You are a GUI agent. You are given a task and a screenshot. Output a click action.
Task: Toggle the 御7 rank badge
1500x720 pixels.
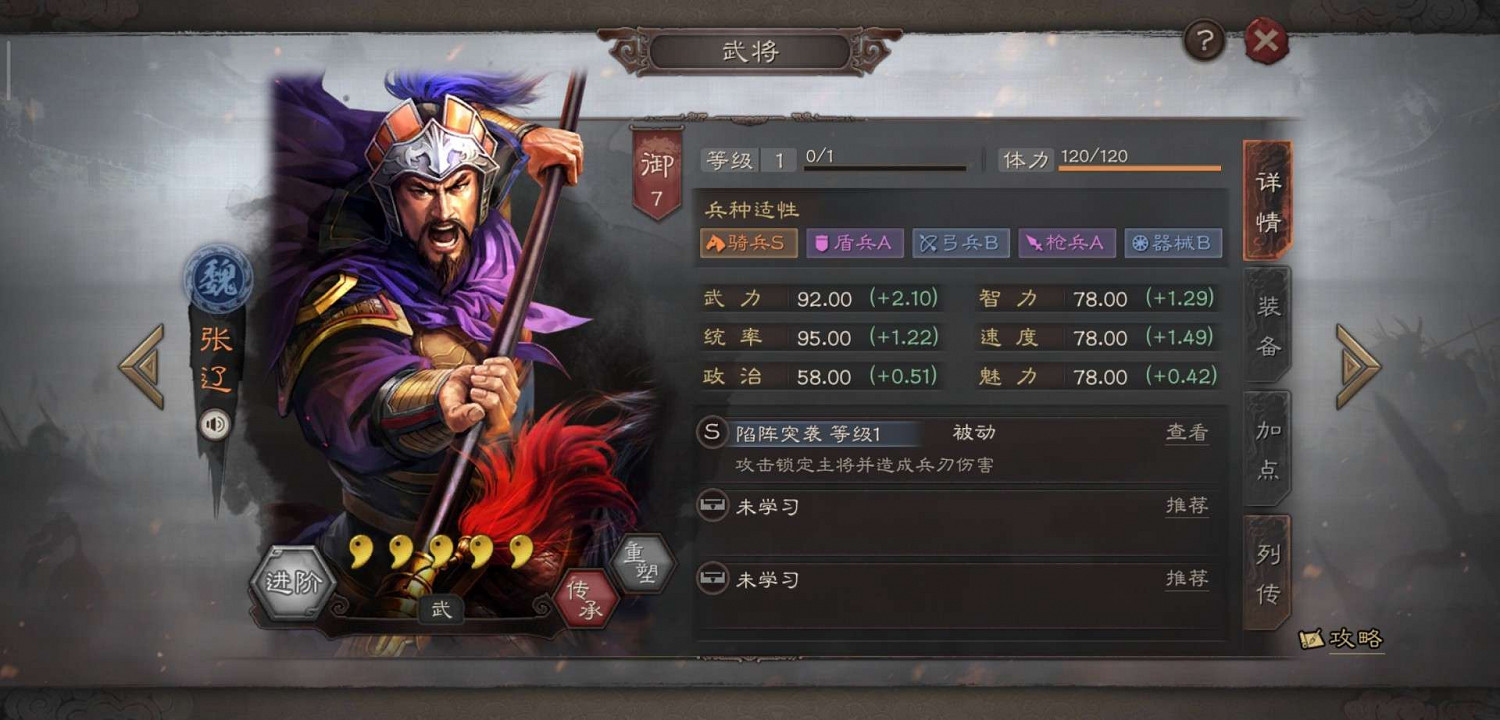coord(655,170)
